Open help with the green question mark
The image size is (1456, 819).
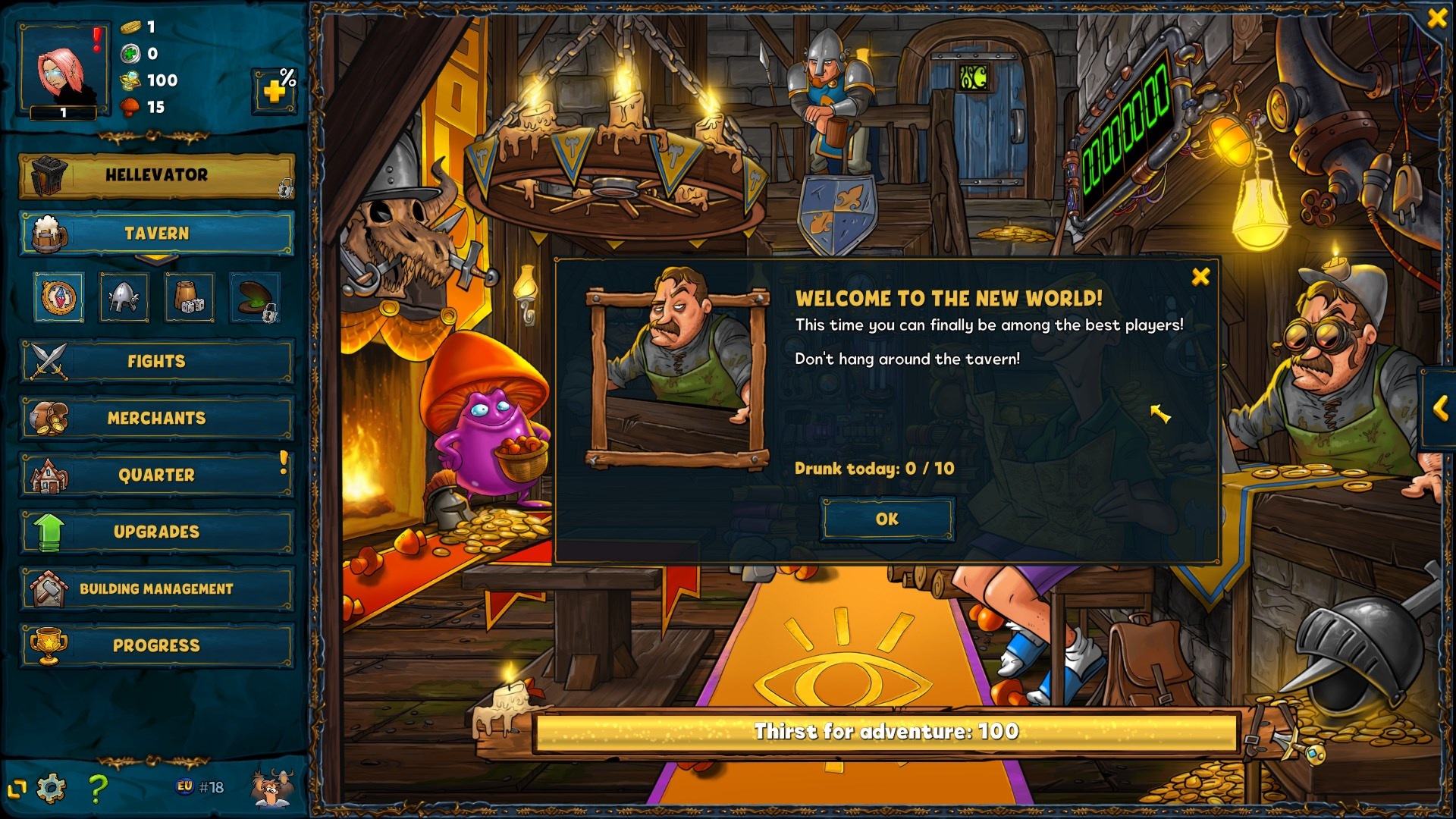click(98, 789)
